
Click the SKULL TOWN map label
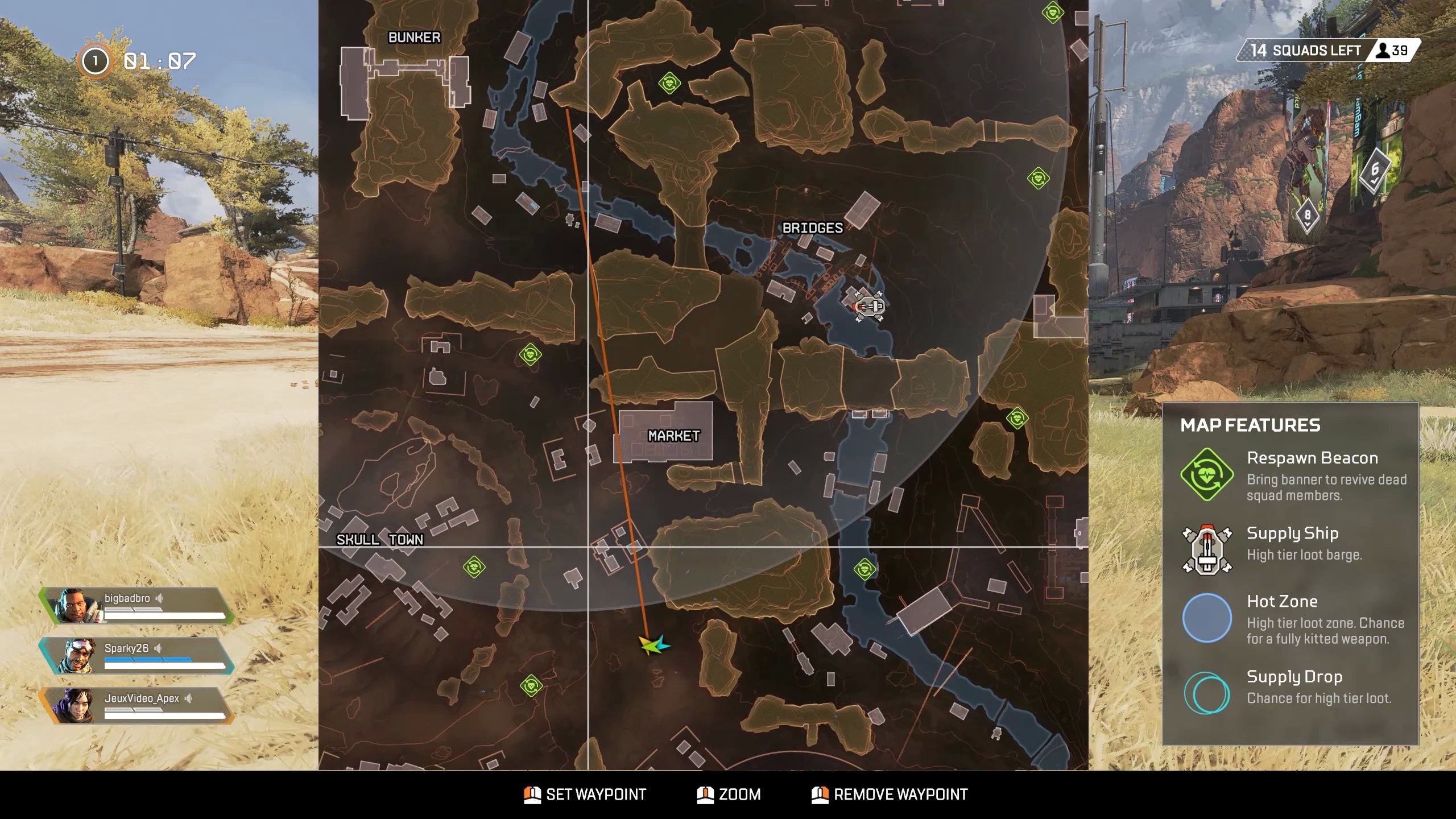[x=380, y=539]
